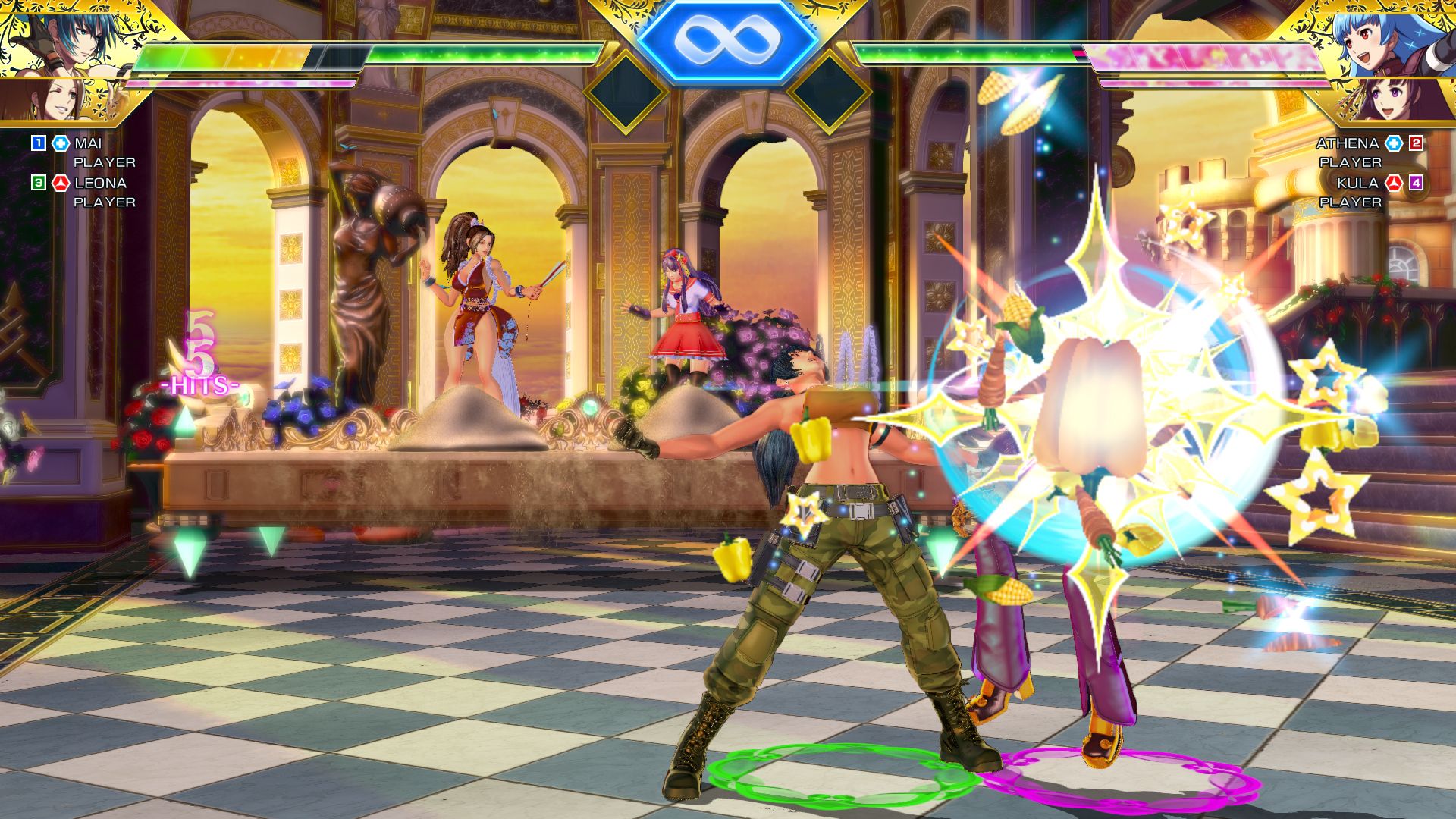Choose the ATHENA player name label
Viewport: 1456px width, 819px height.
1347,143
